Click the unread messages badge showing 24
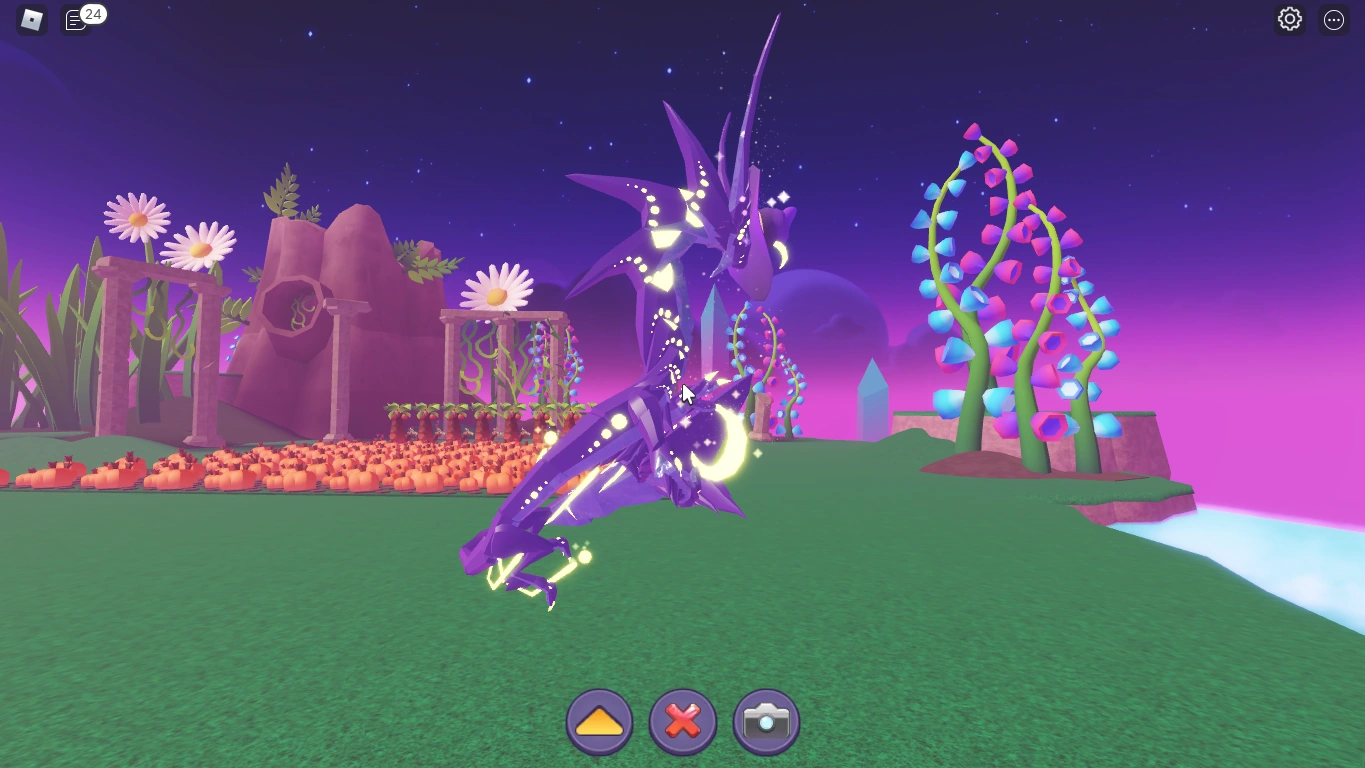This screenshot has width=1365, height=768. point(92,14)
